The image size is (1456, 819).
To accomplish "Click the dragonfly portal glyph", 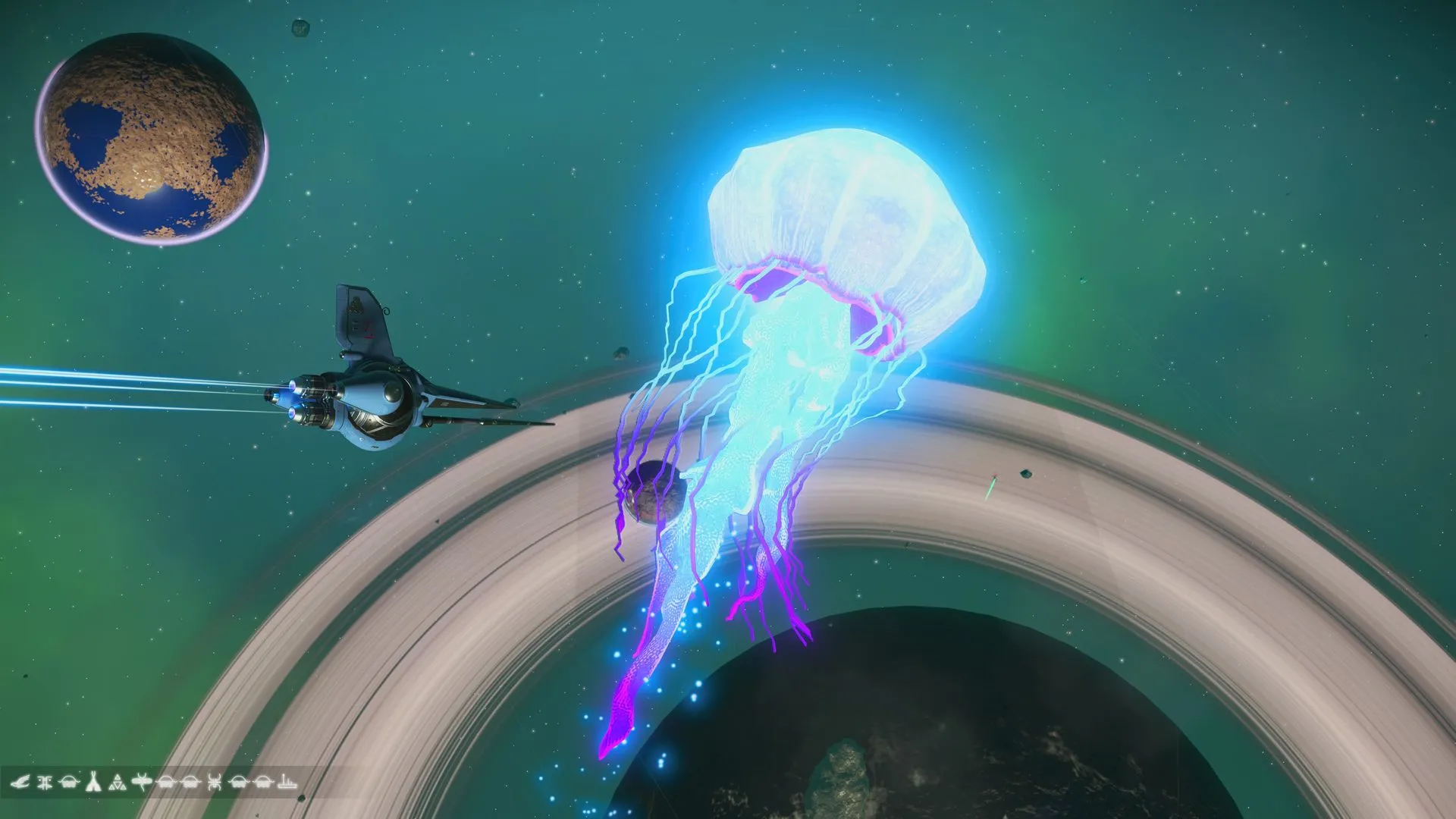I will (142, 782).
